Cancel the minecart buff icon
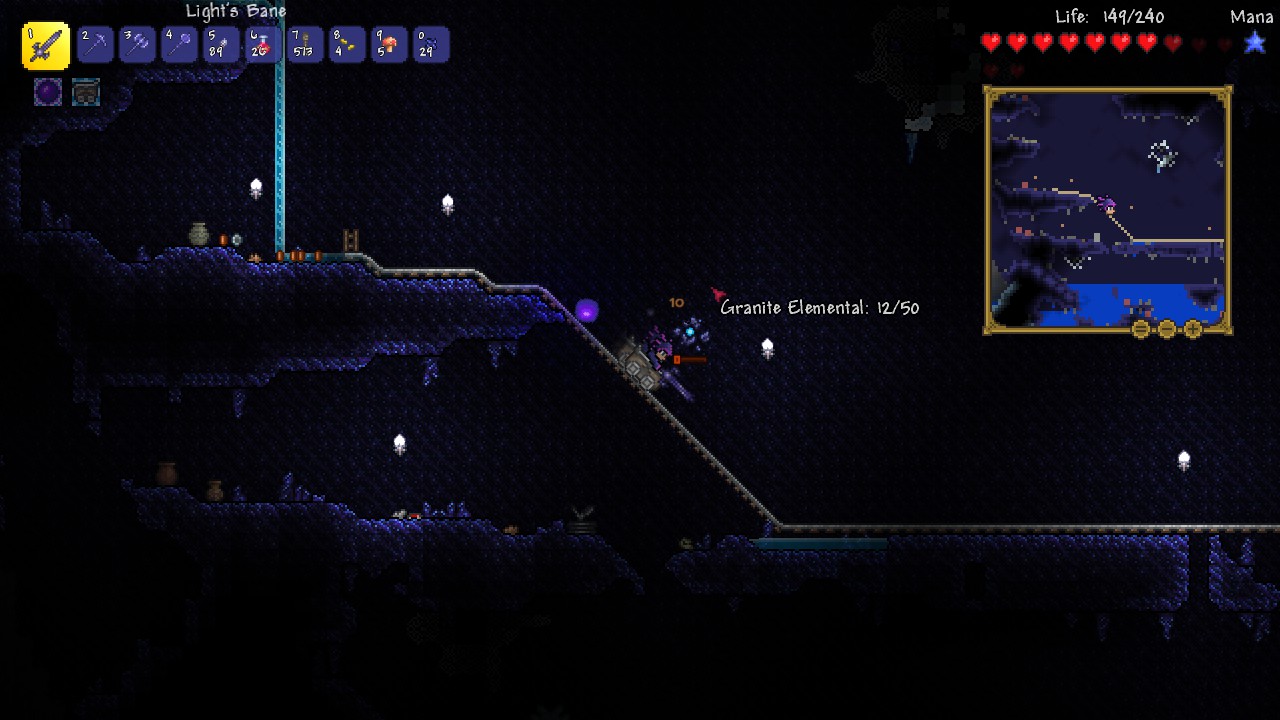The image size is (1280, 720). 85,93
